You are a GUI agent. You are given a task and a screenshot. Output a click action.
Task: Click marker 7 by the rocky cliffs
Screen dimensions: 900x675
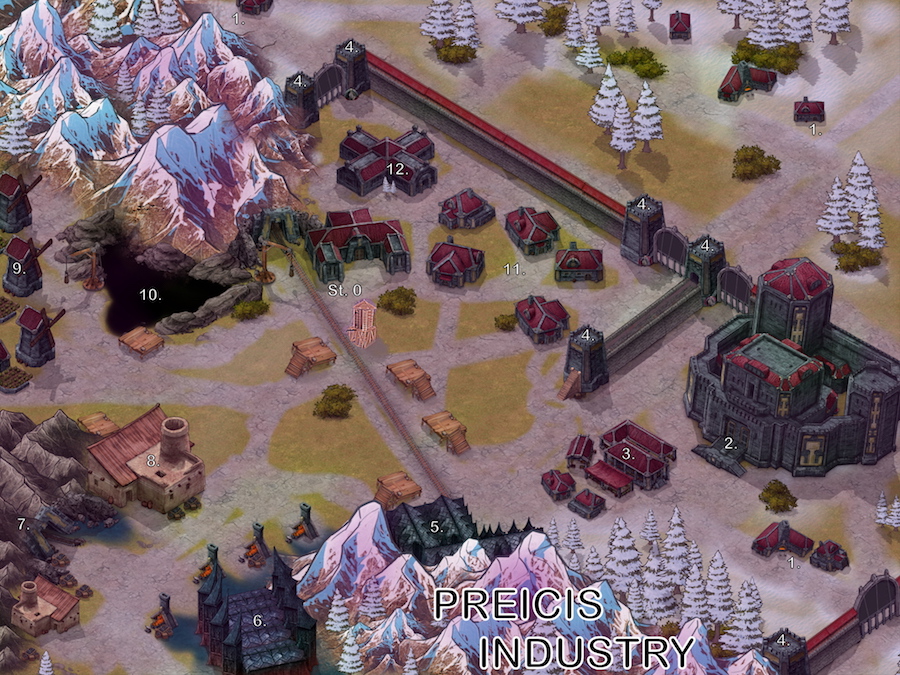[21, 522]
